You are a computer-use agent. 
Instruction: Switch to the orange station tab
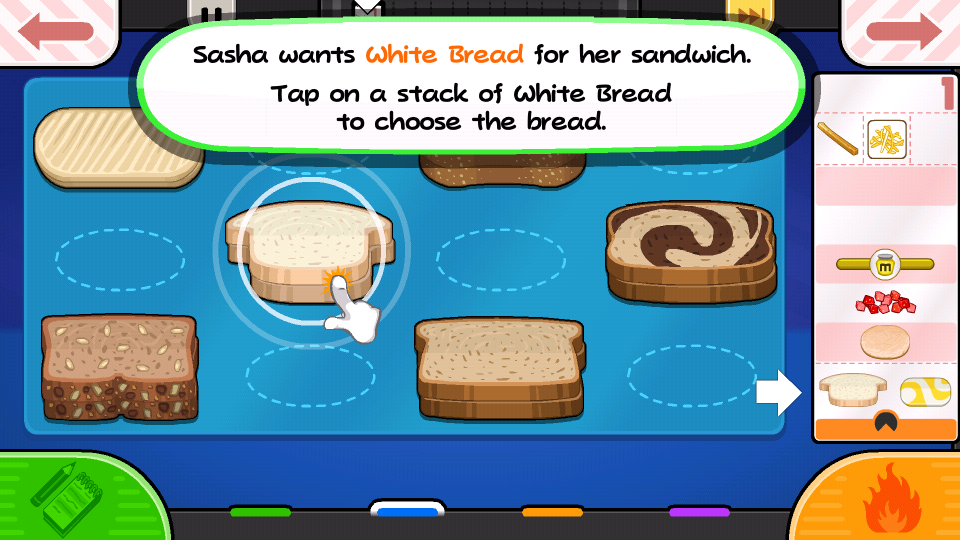(x=552, y=512)
